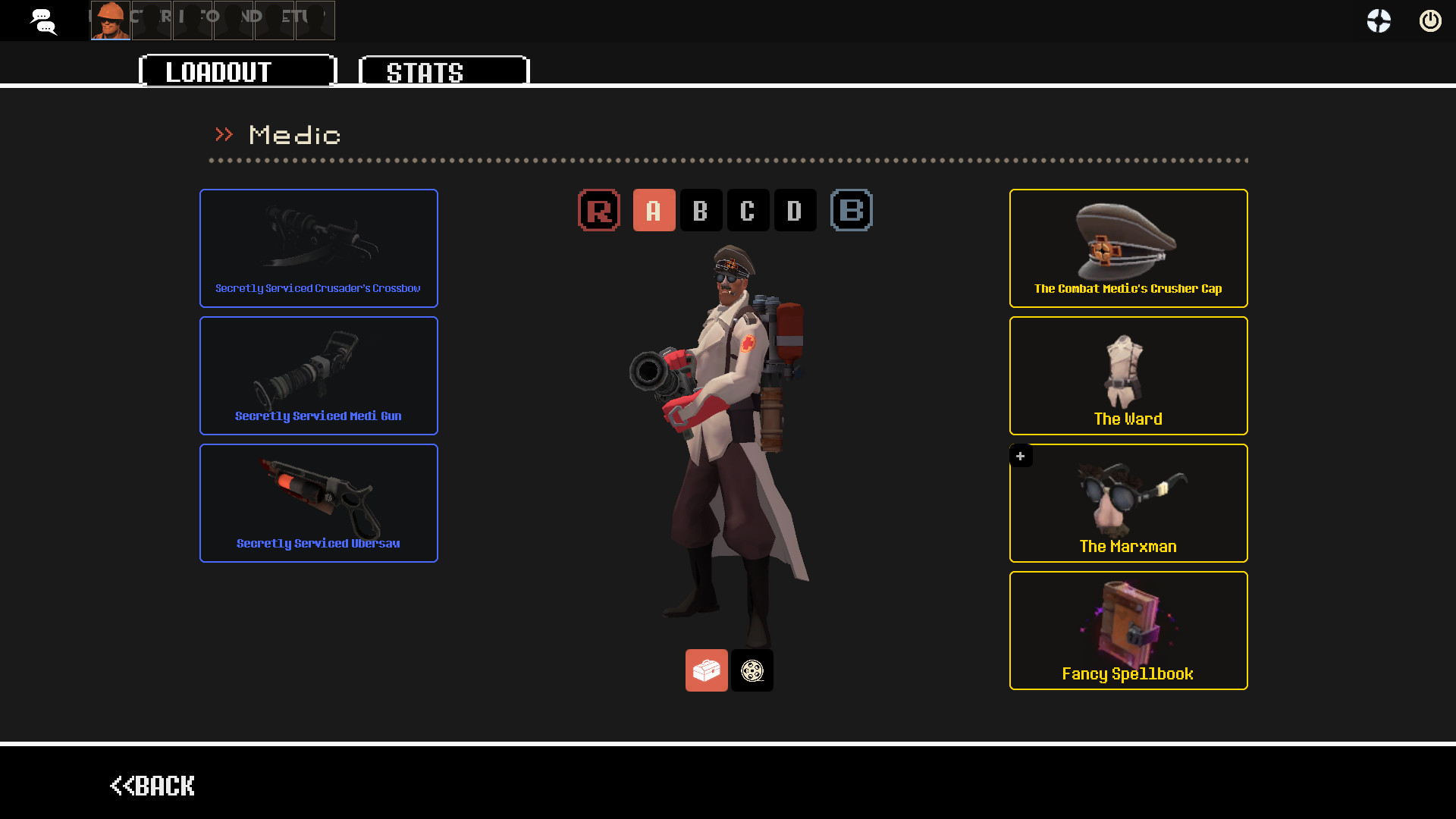Switch to loadout preset C

click(748, 210)
